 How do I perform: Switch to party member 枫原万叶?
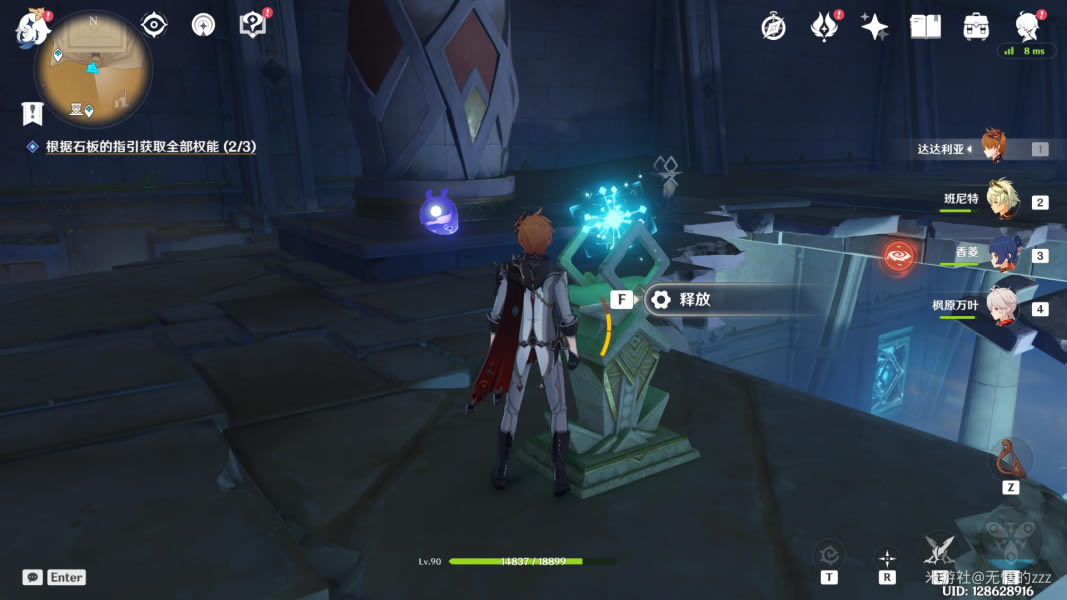point(1001,306)
